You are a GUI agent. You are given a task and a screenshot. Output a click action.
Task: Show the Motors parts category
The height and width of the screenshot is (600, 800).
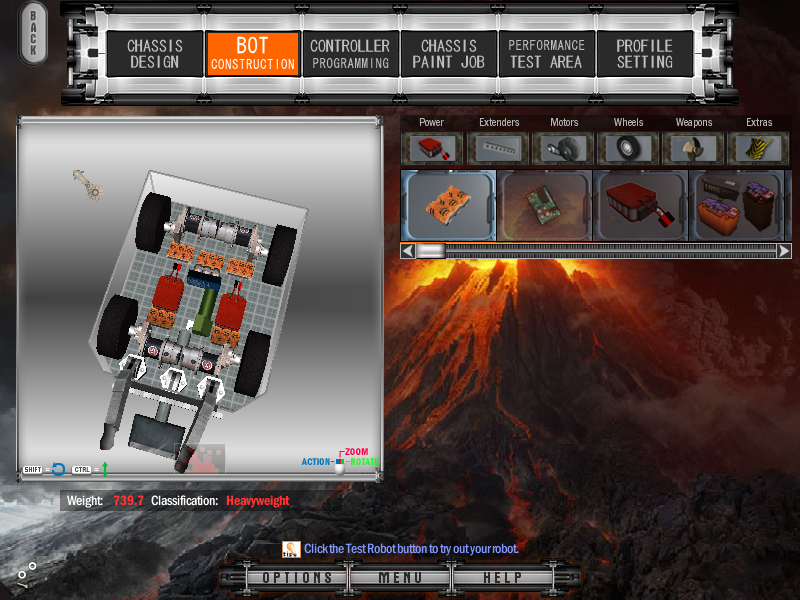tap(564, 148)
